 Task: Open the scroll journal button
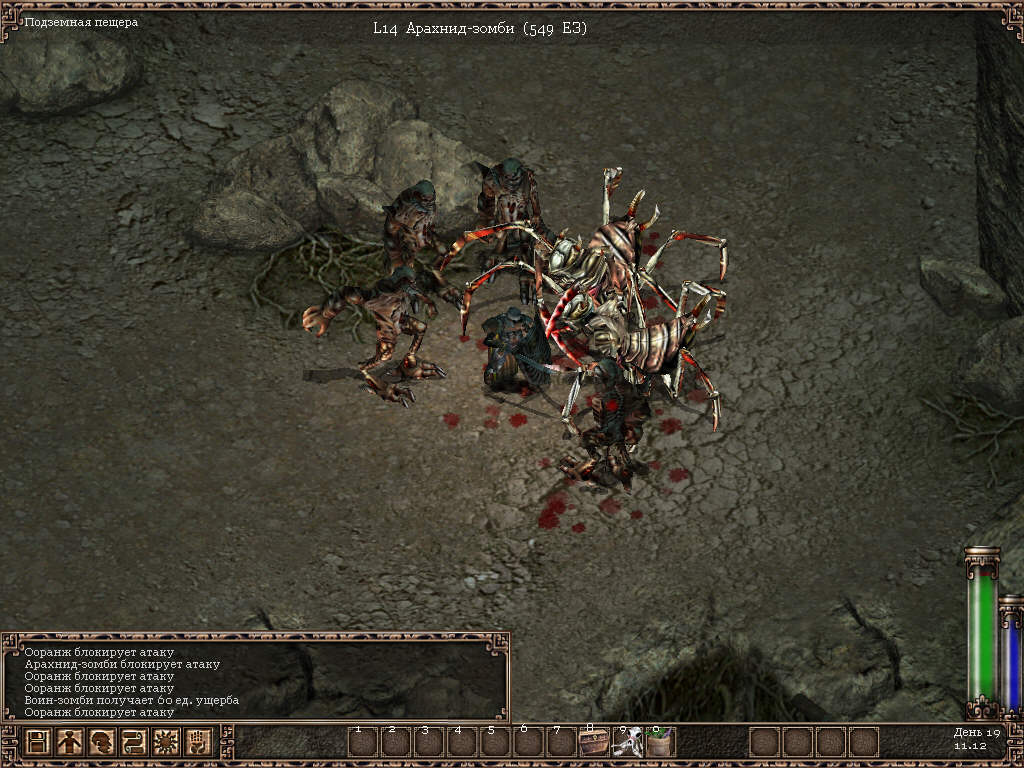click(x=133, y=742)
